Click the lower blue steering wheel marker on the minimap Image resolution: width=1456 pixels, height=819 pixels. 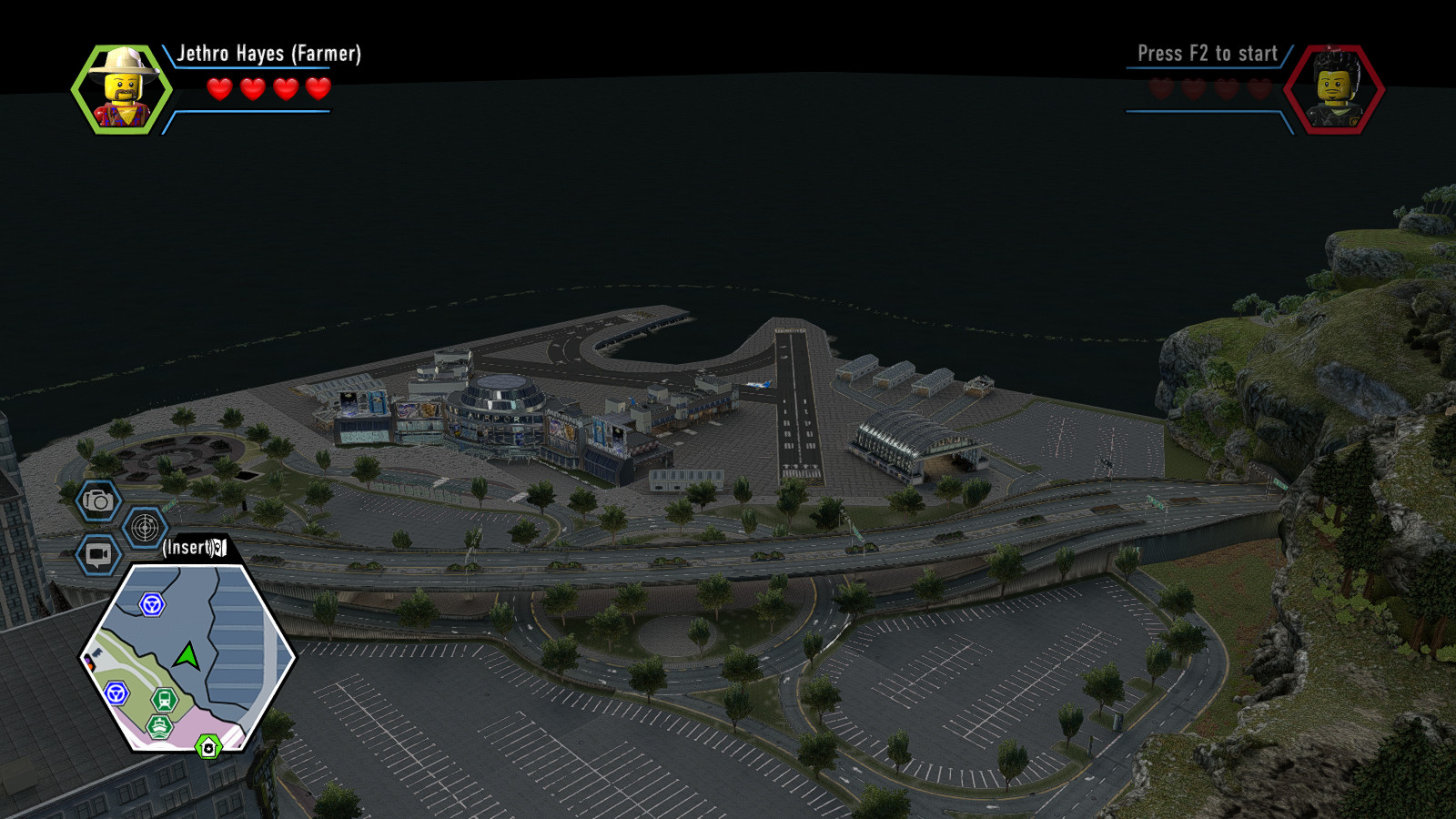coord(116,693)
